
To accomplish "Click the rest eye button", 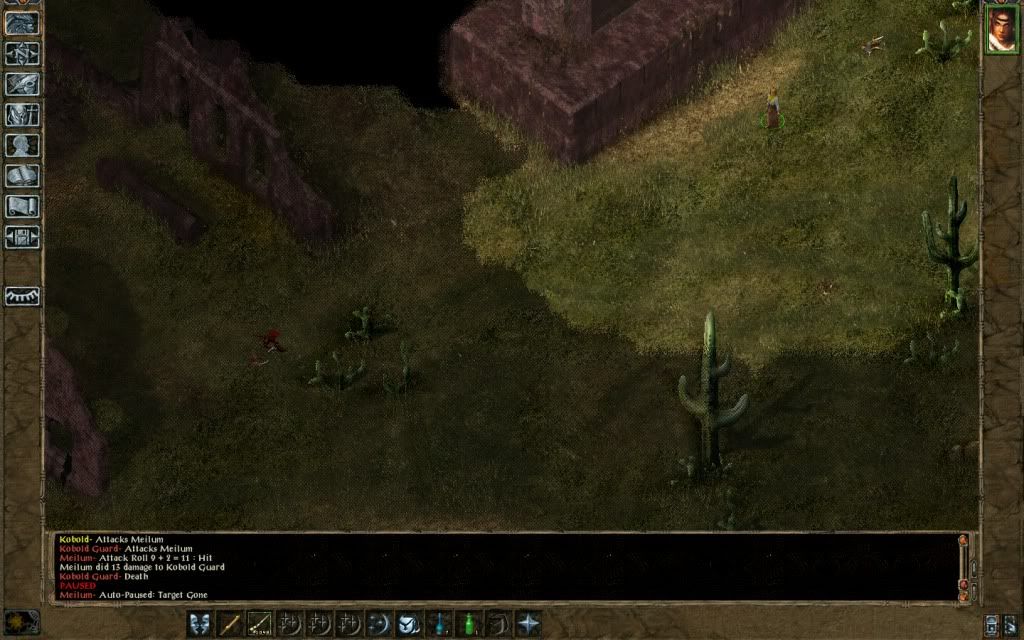I will click(21, 296).
